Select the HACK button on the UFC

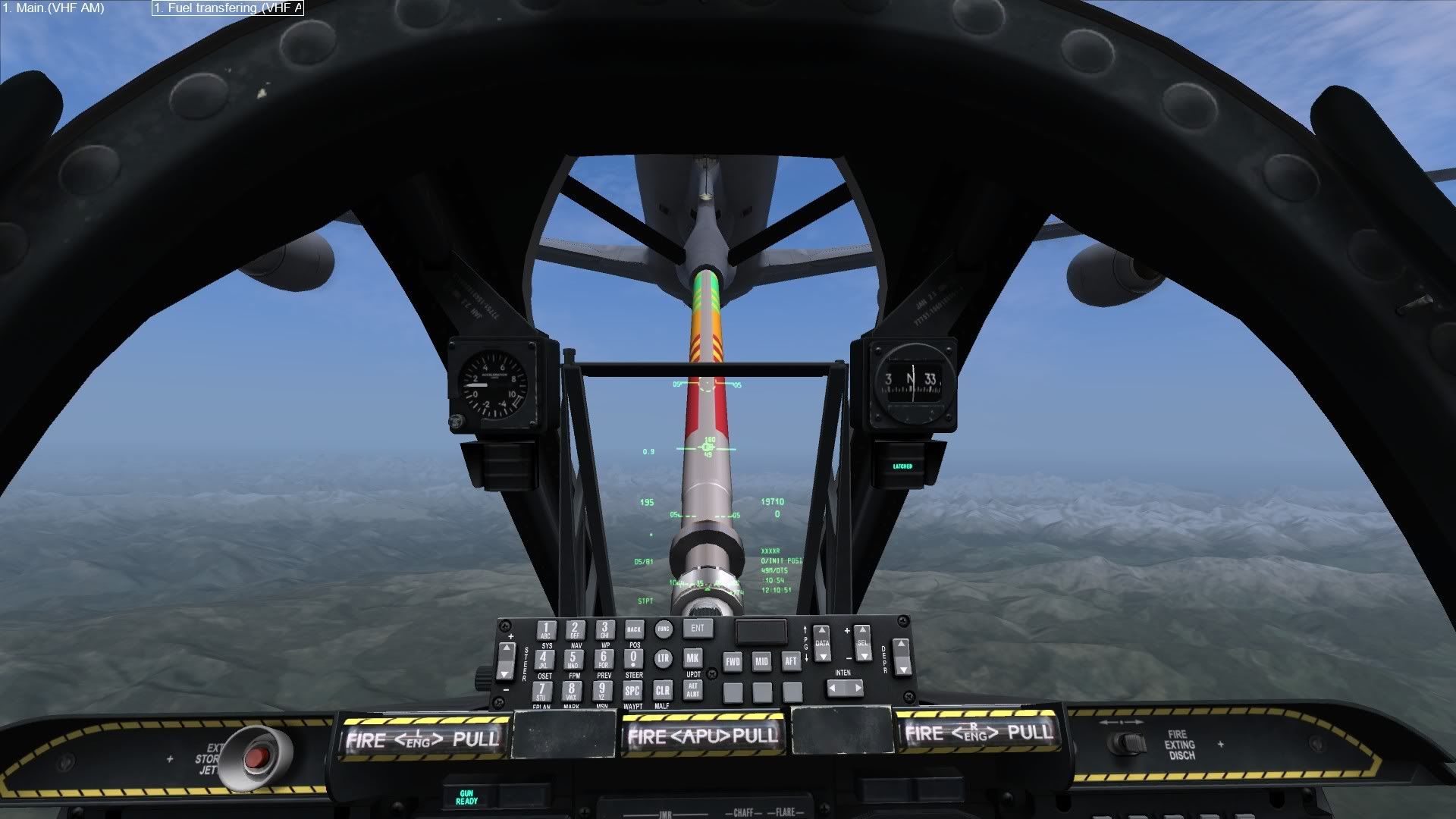[634, 629]
